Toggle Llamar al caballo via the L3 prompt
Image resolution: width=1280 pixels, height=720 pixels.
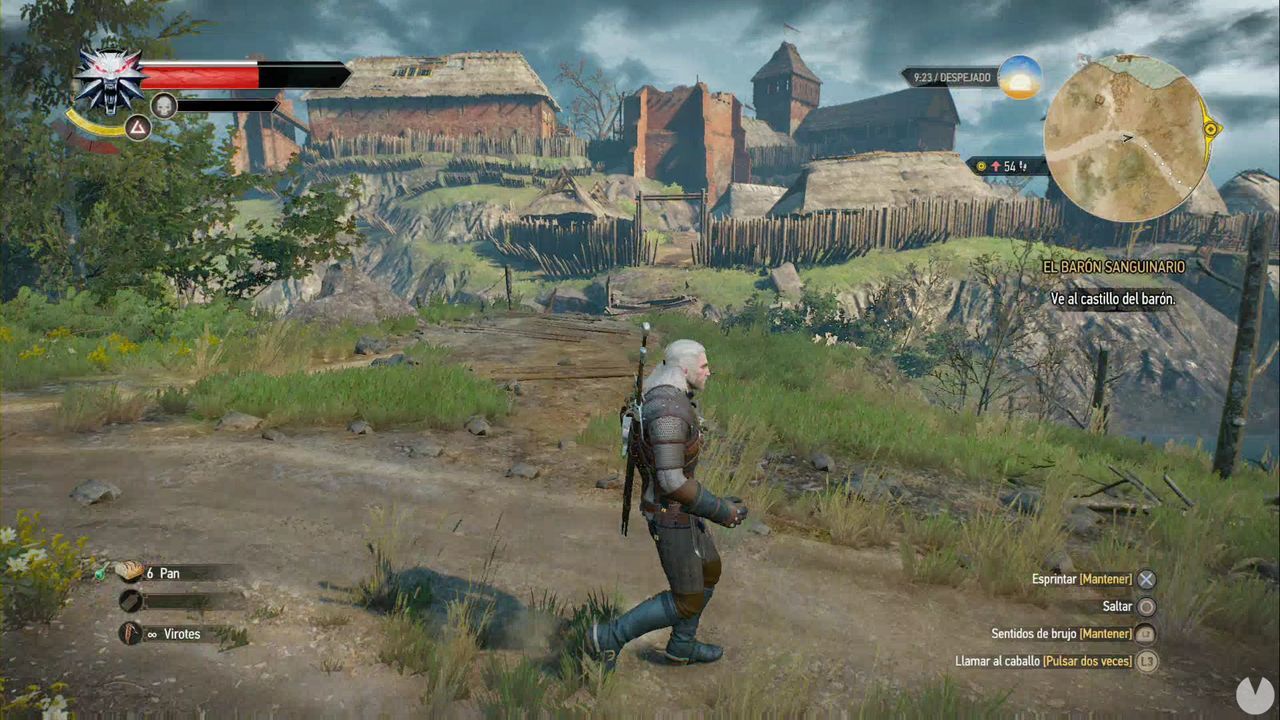(x=1146, y=661)
